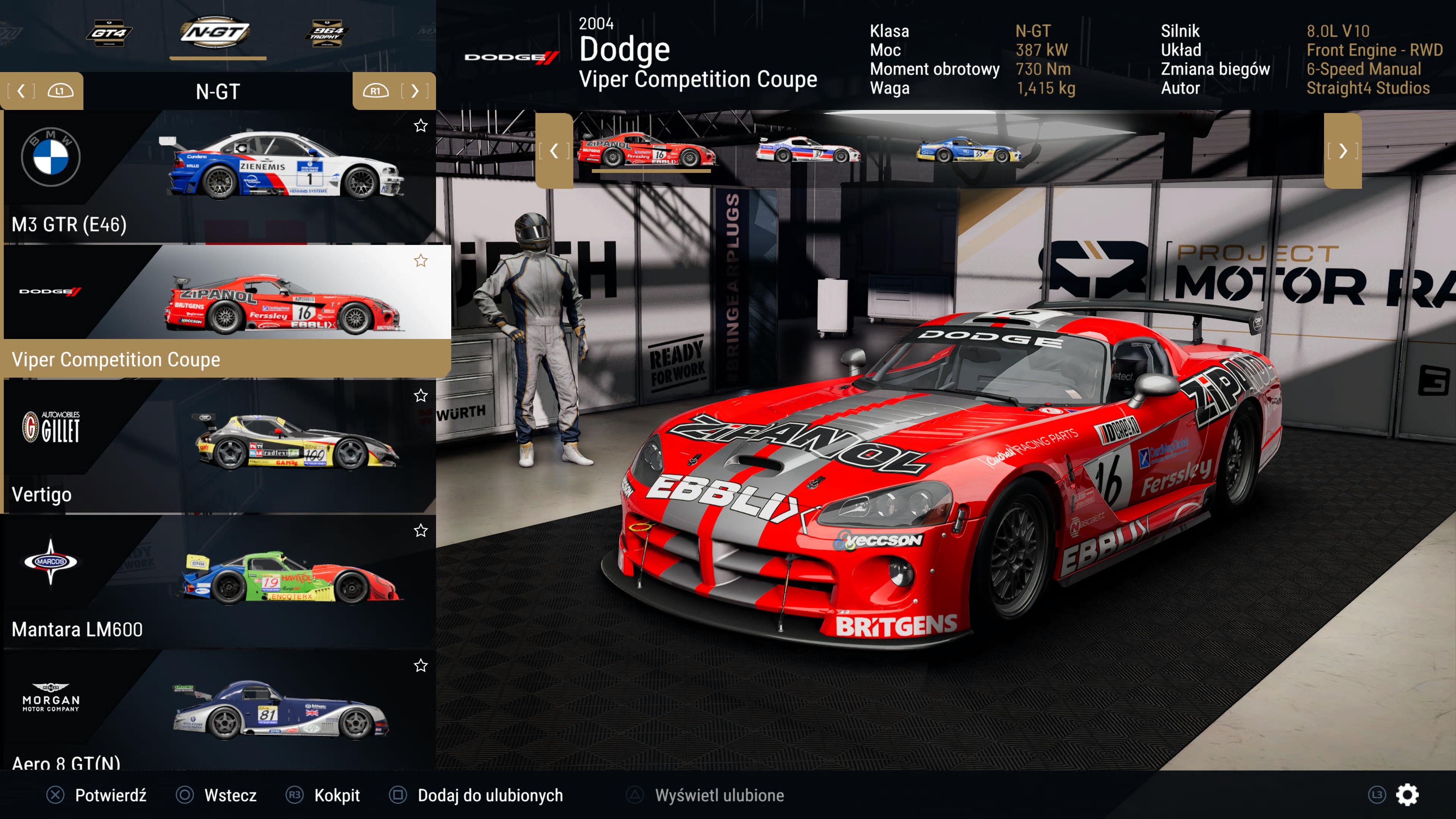The height and width of the screenshot is (819, 1456).
Task: Toggle favorite star on Vertigo
Action: (420, 395)
